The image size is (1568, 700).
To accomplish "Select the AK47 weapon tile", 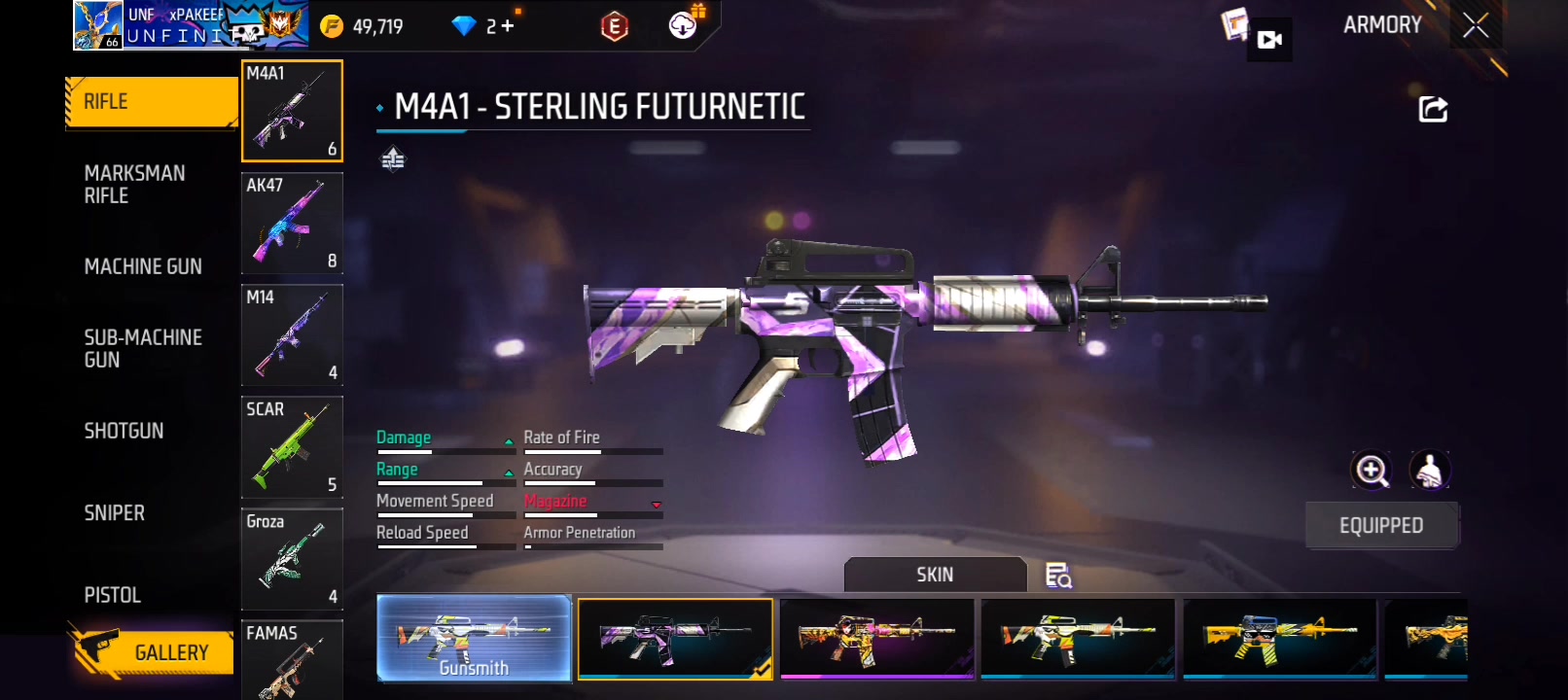I will point(292,224).
